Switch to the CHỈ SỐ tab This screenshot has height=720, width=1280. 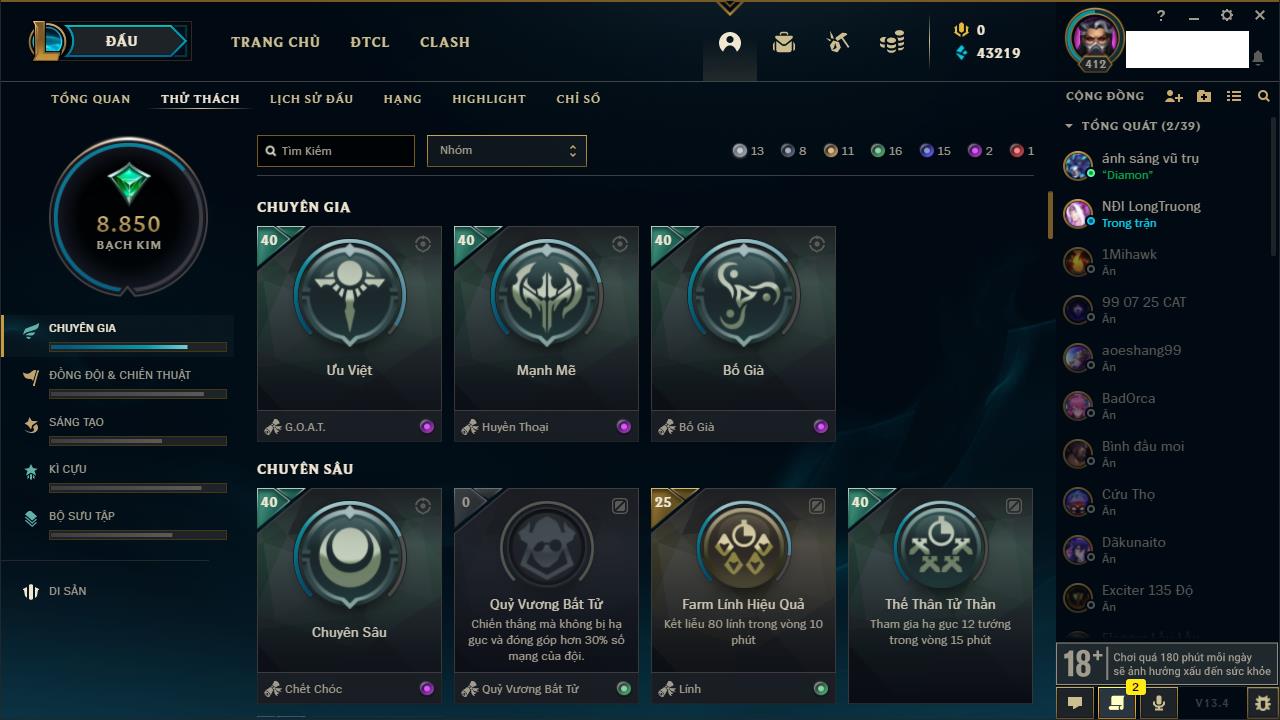click(578, 99)
